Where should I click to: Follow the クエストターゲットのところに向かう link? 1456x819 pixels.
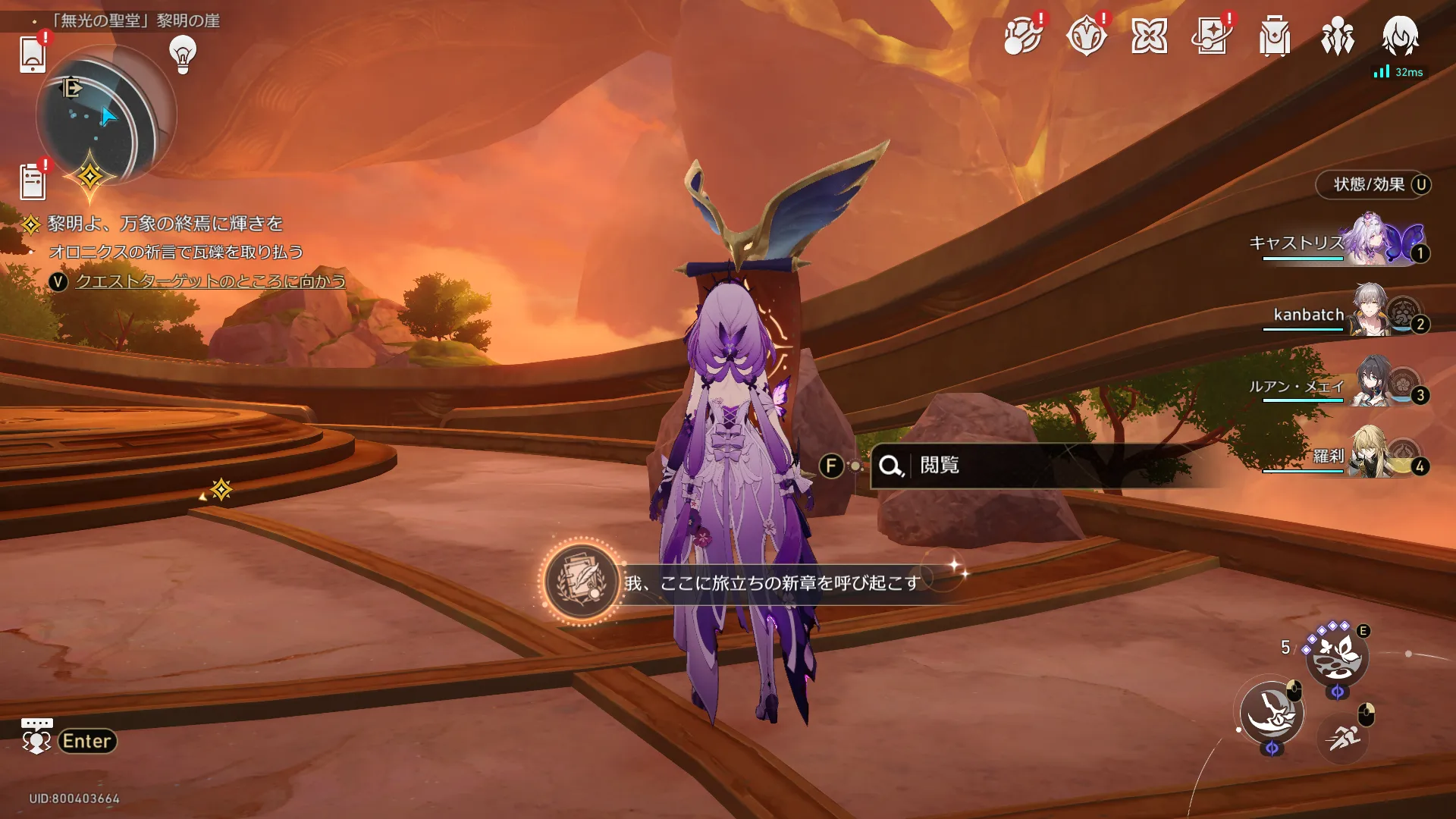[x=210, y=281]
